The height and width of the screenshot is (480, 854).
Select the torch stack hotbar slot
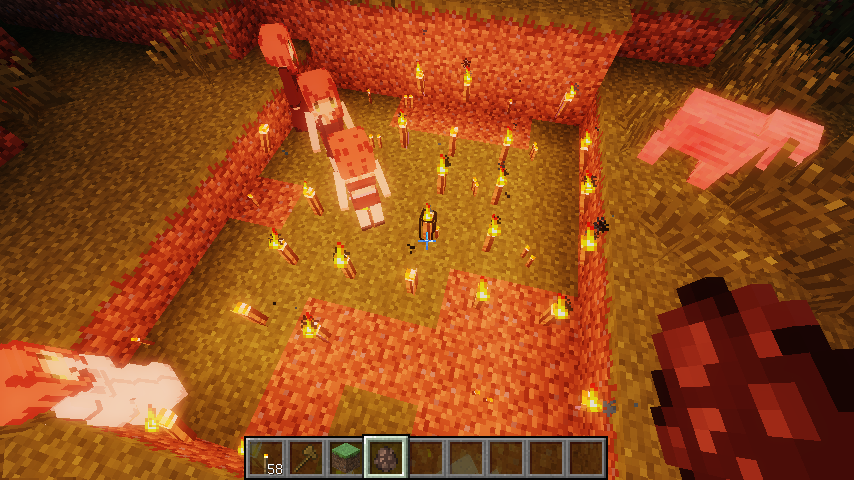pos(265,458)
